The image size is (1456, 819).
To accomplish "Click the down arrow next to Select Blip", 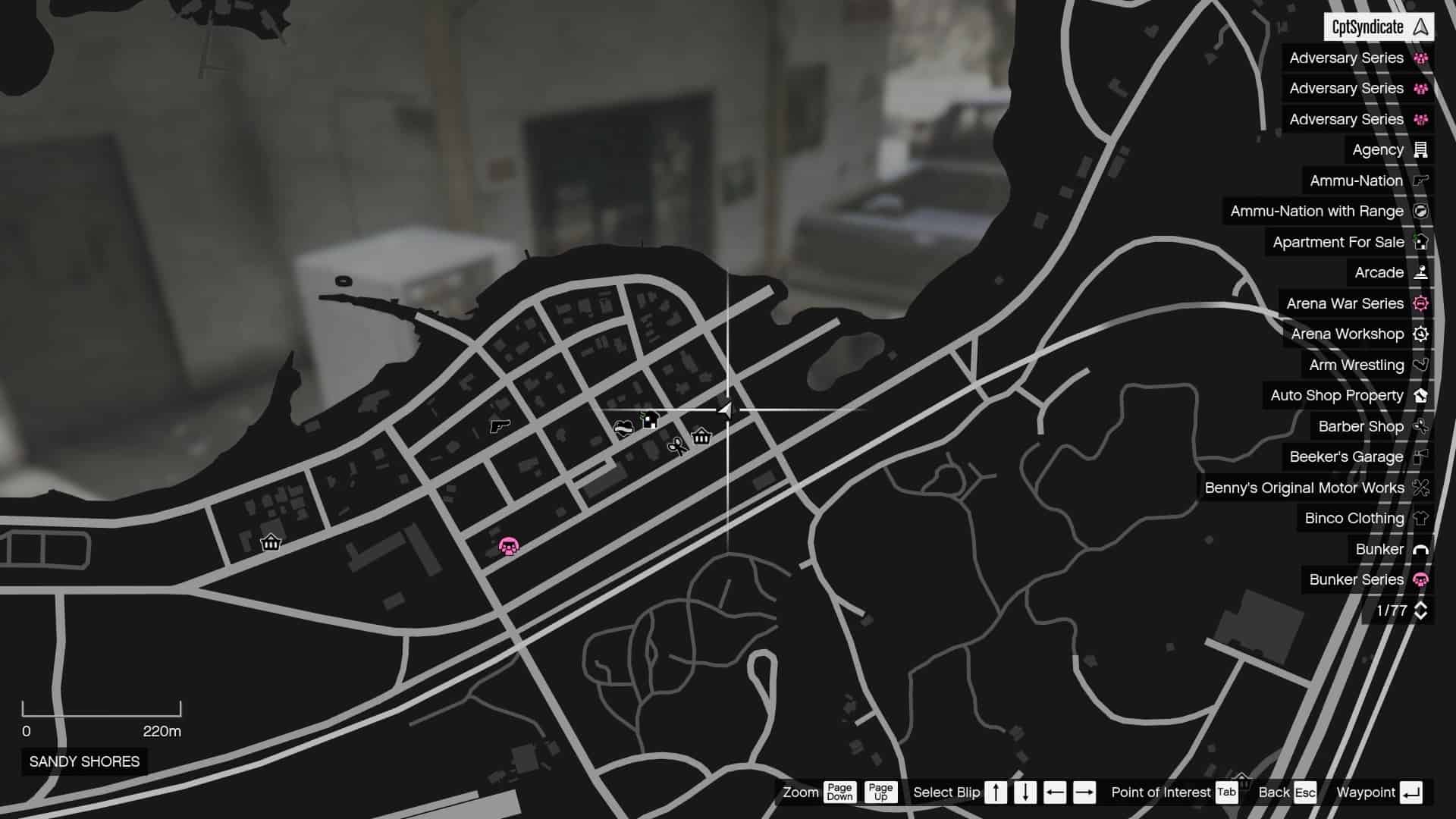I will (1025, 792).
